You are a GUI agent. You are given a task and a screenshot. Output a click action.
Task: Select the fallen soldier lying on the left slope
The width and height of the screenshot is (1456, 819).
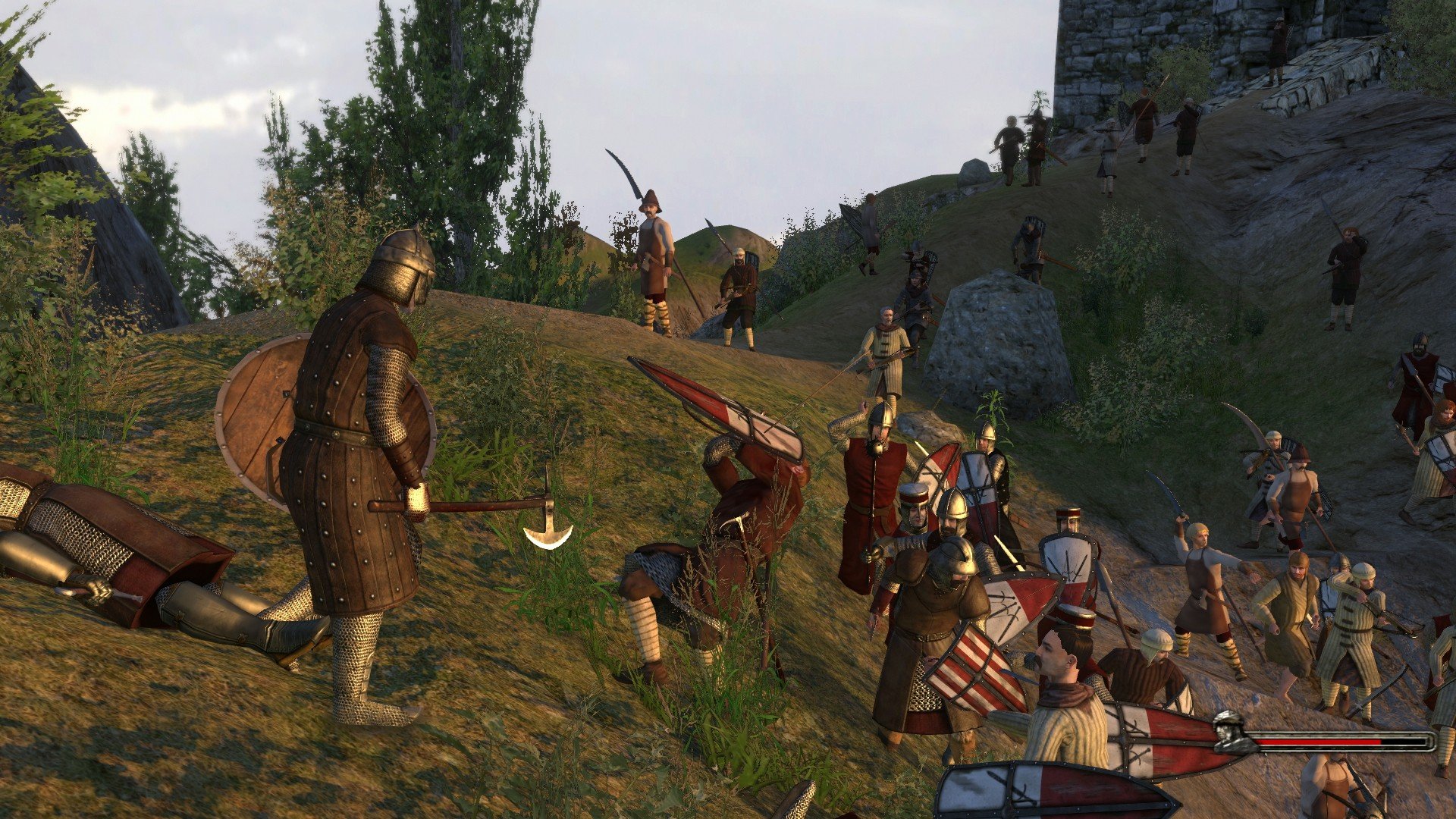(114, 546)
